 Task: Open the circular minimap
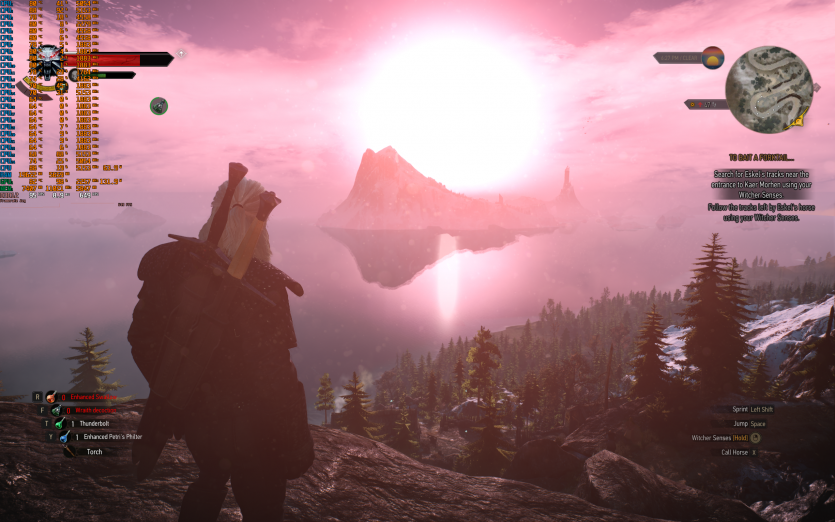769,89
